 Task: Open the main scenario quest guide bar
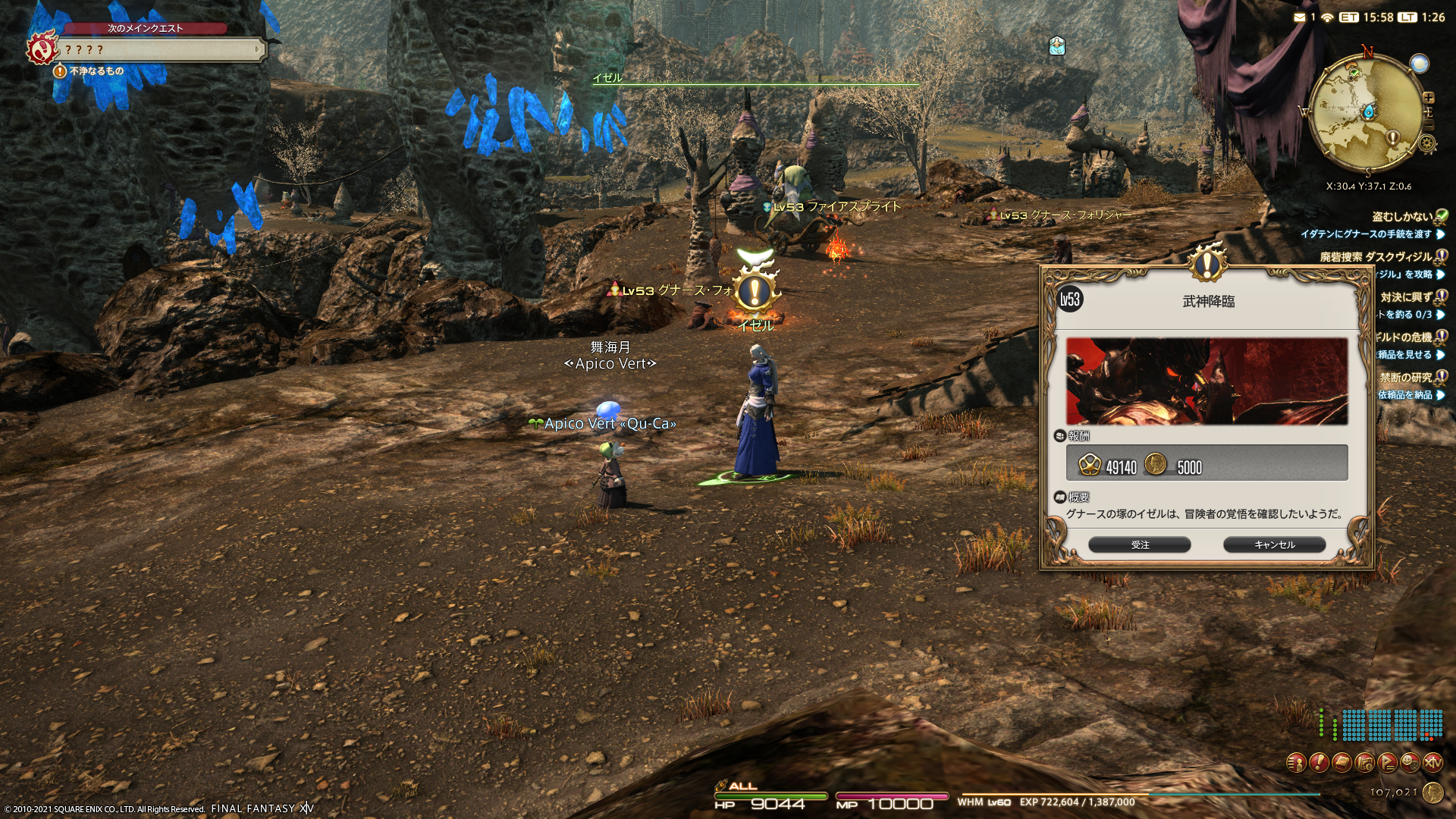pyautogui.click(x=161, y=50)
